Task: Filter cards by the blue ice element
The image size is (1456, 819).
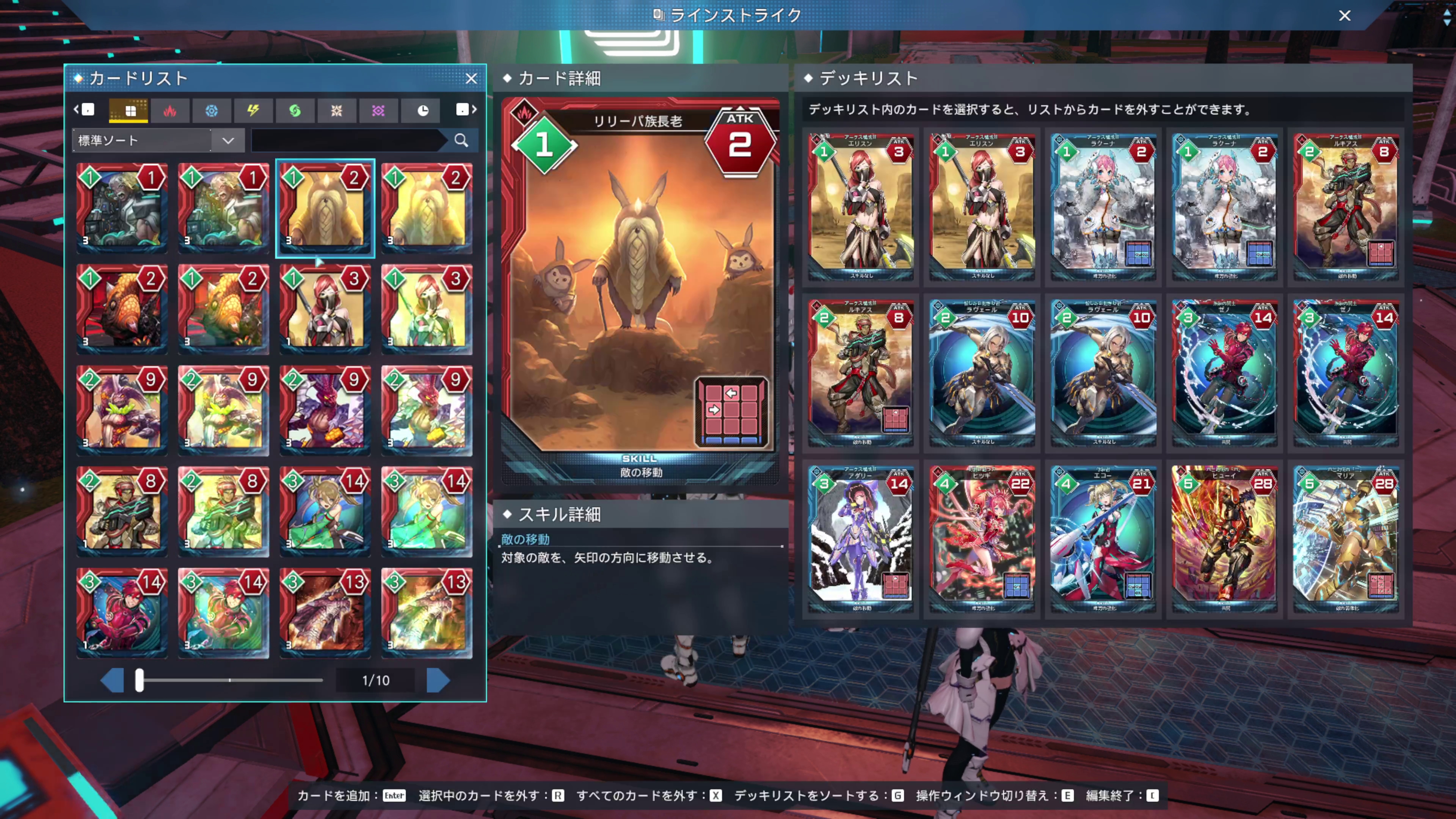Action: click(x=212, y=110)
